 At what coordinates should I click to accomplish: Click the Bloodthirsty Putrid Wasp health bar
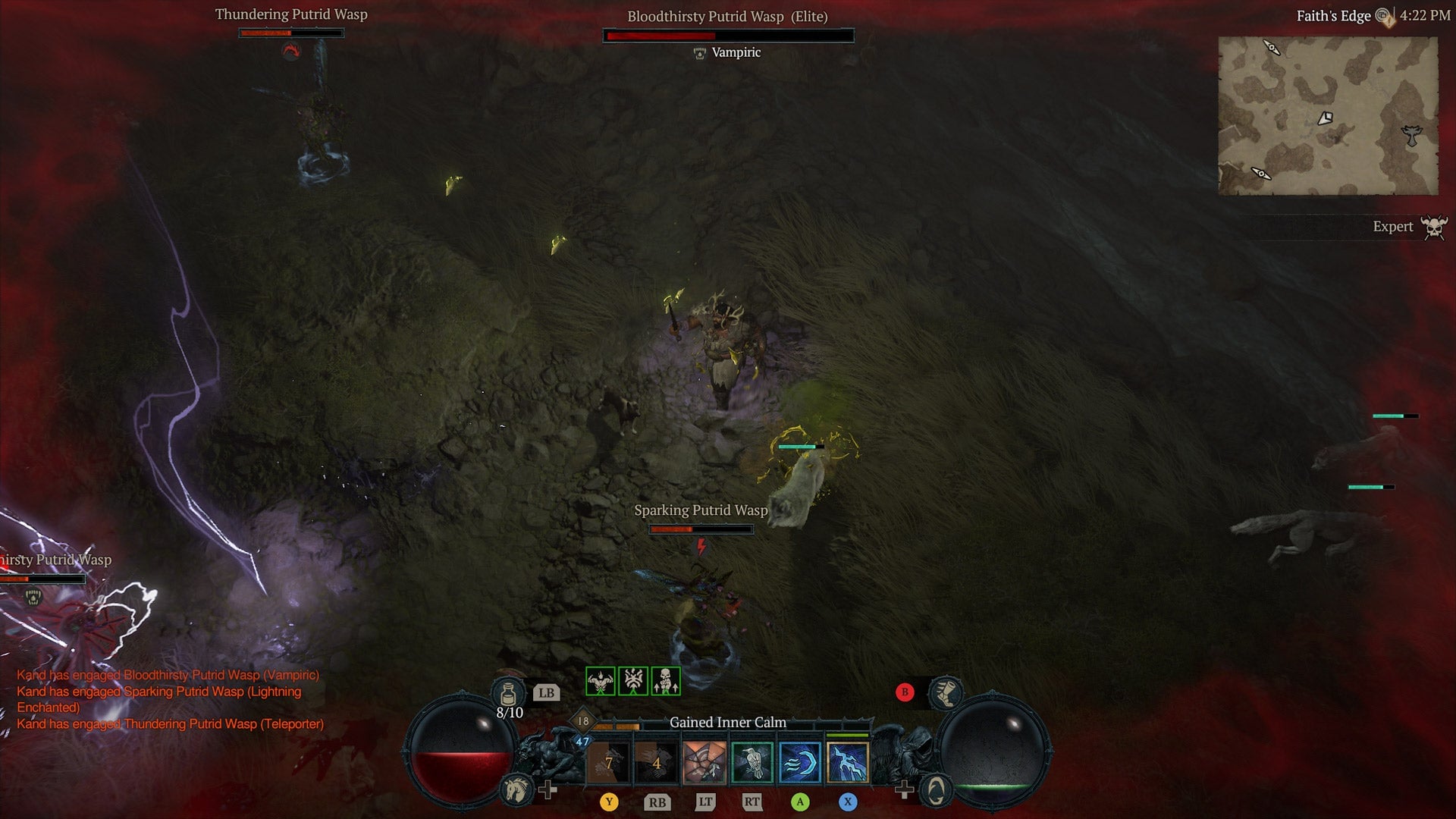[728, 35]
